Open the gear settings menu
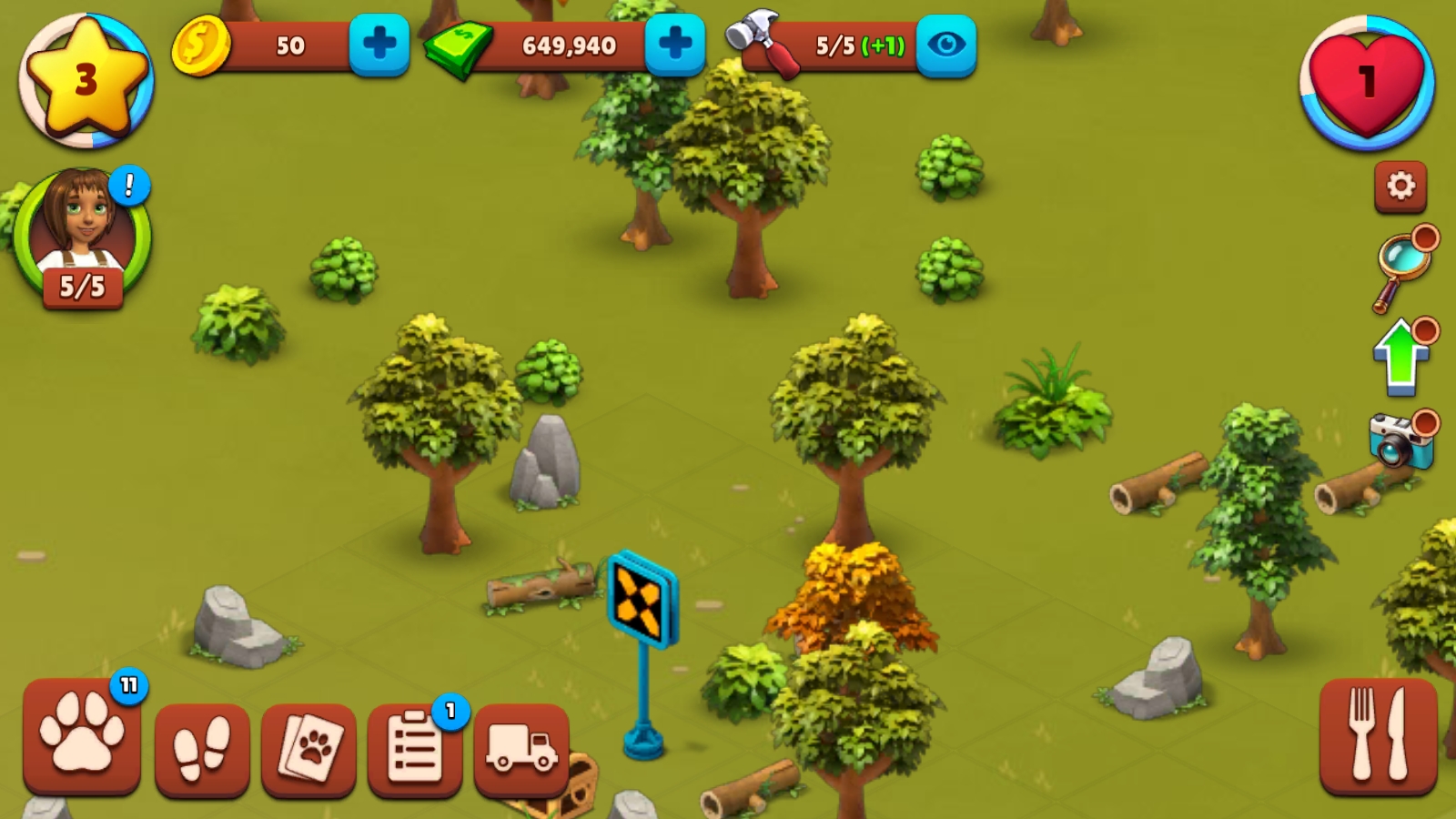 pos(1400,187)
